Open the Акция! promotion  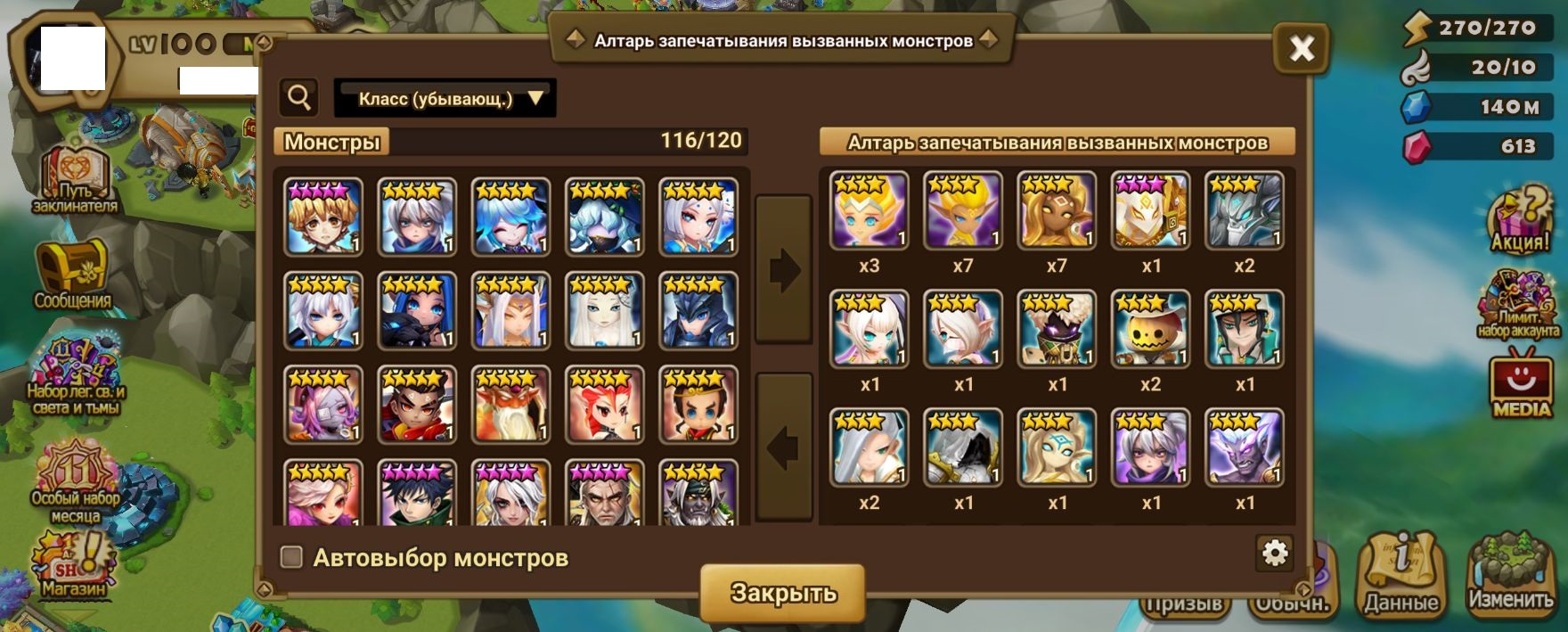[1520, 219]
